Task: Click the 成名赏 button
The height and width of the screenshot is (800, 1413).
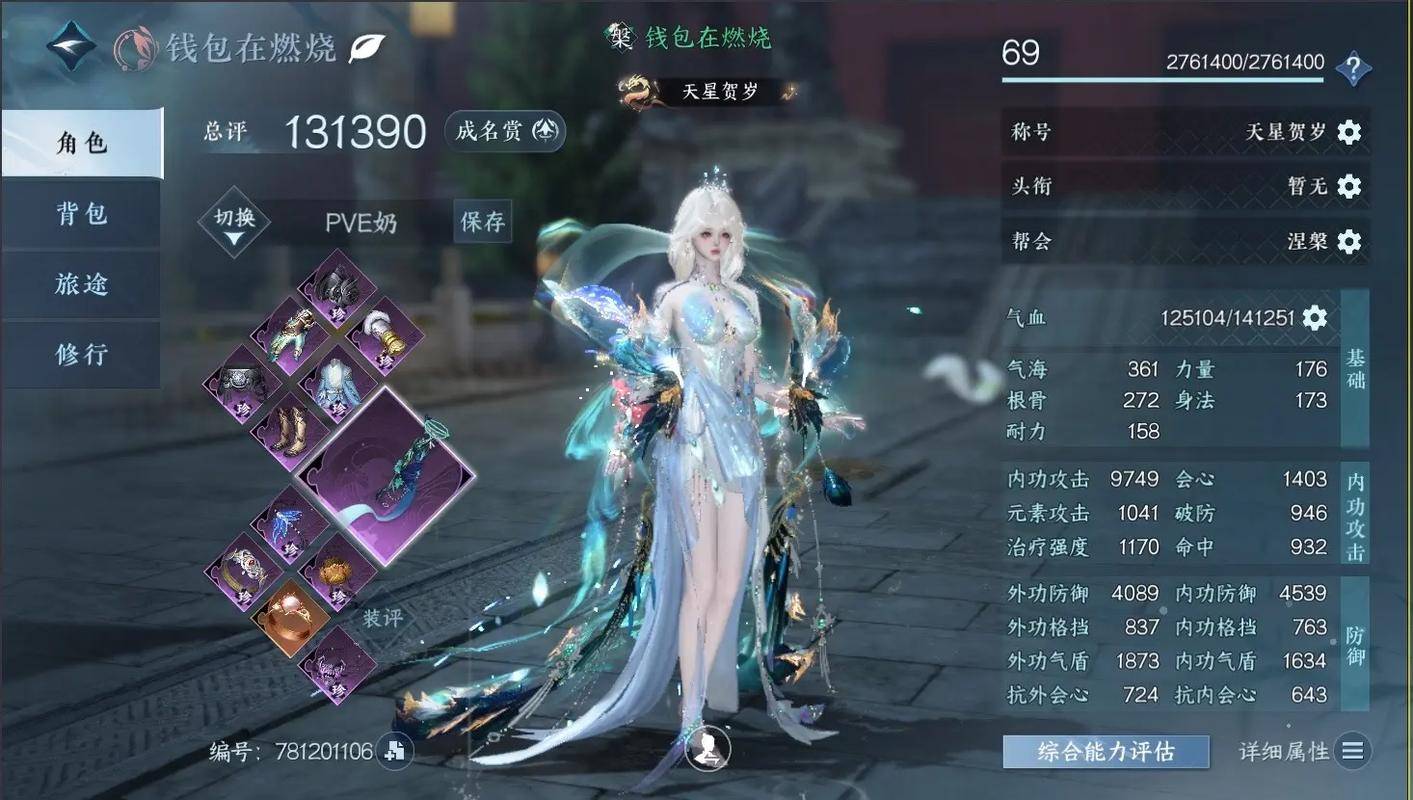Action: (505, 131)
